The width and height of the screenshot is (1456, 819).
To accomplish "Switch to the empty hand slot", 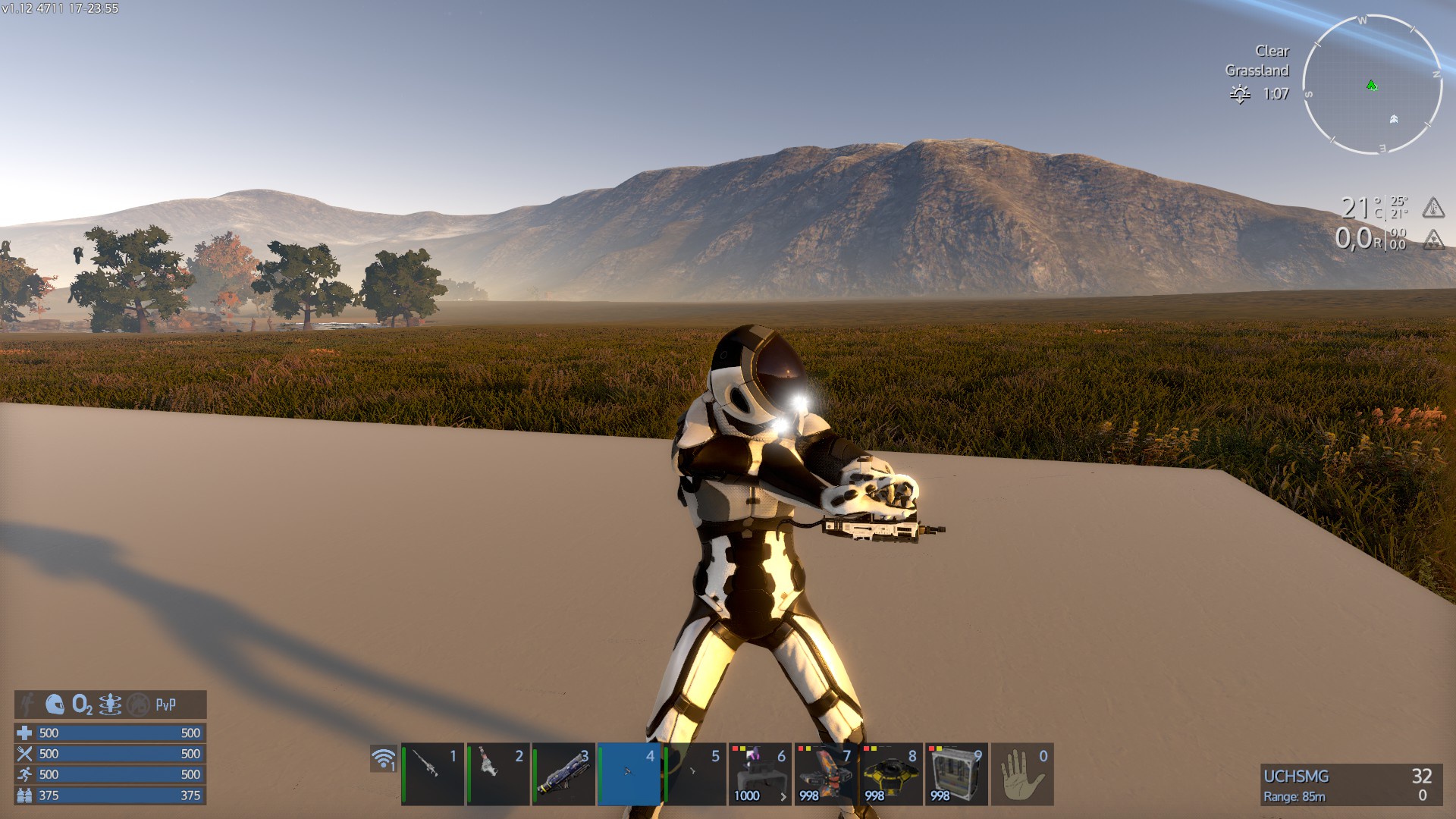I will tap(1022, 773).
